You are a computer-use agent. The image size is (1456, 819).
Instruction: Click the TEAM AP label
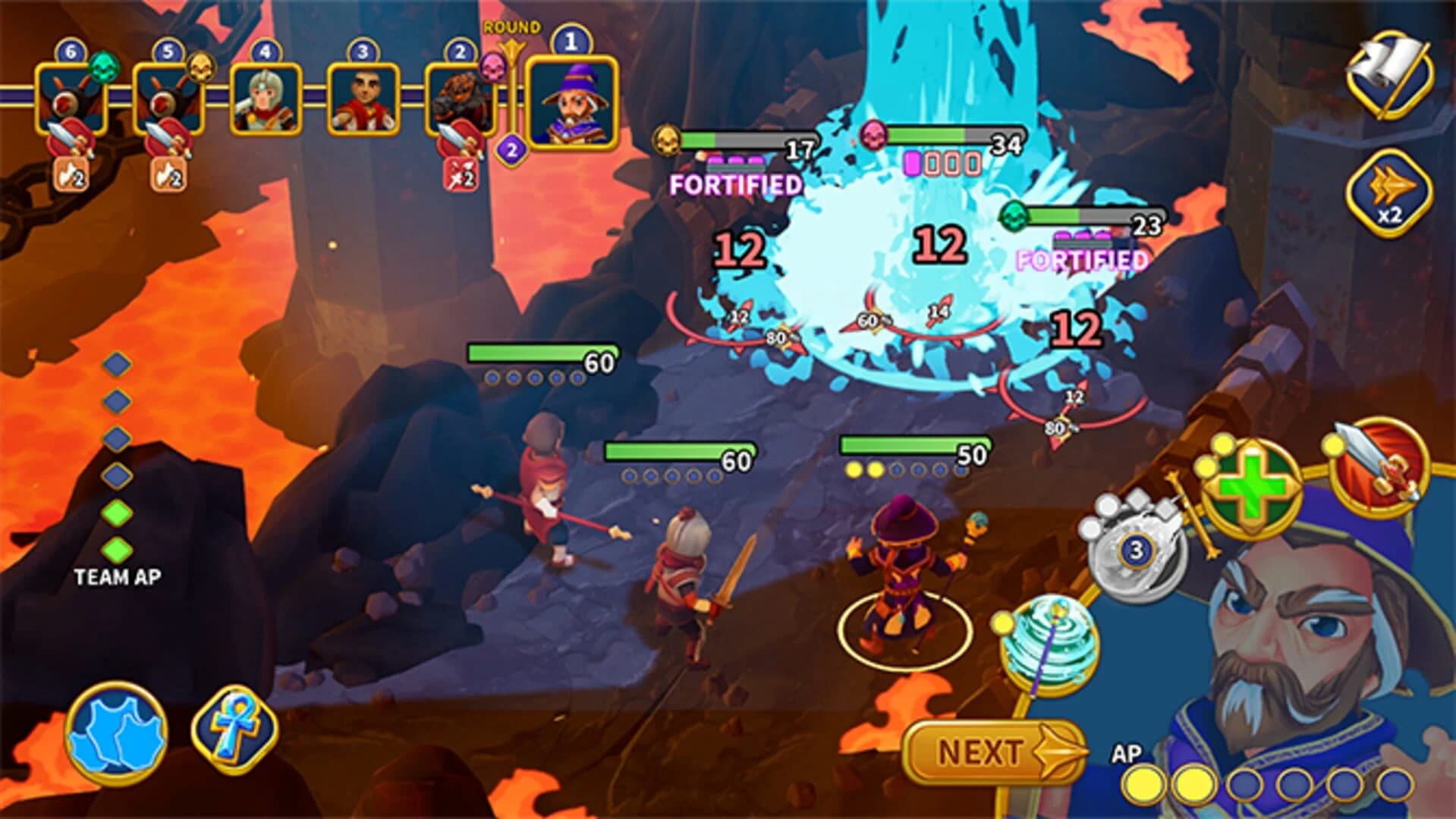(x=117, y=578)
